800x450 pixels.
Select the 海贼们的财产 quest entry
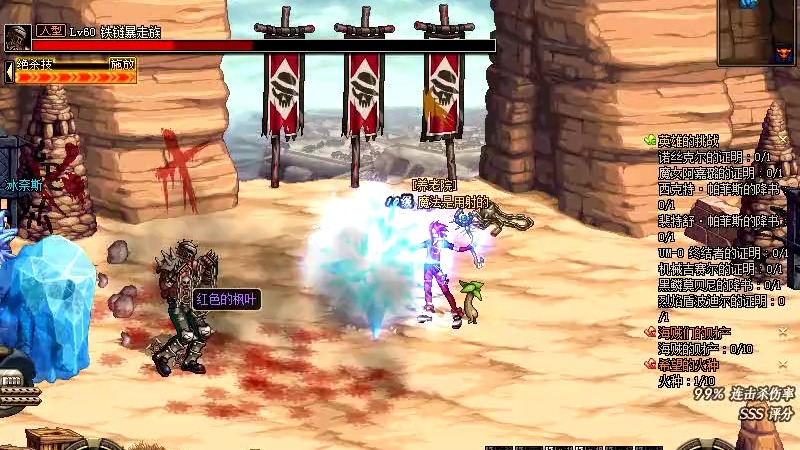(x=694, y=331)
